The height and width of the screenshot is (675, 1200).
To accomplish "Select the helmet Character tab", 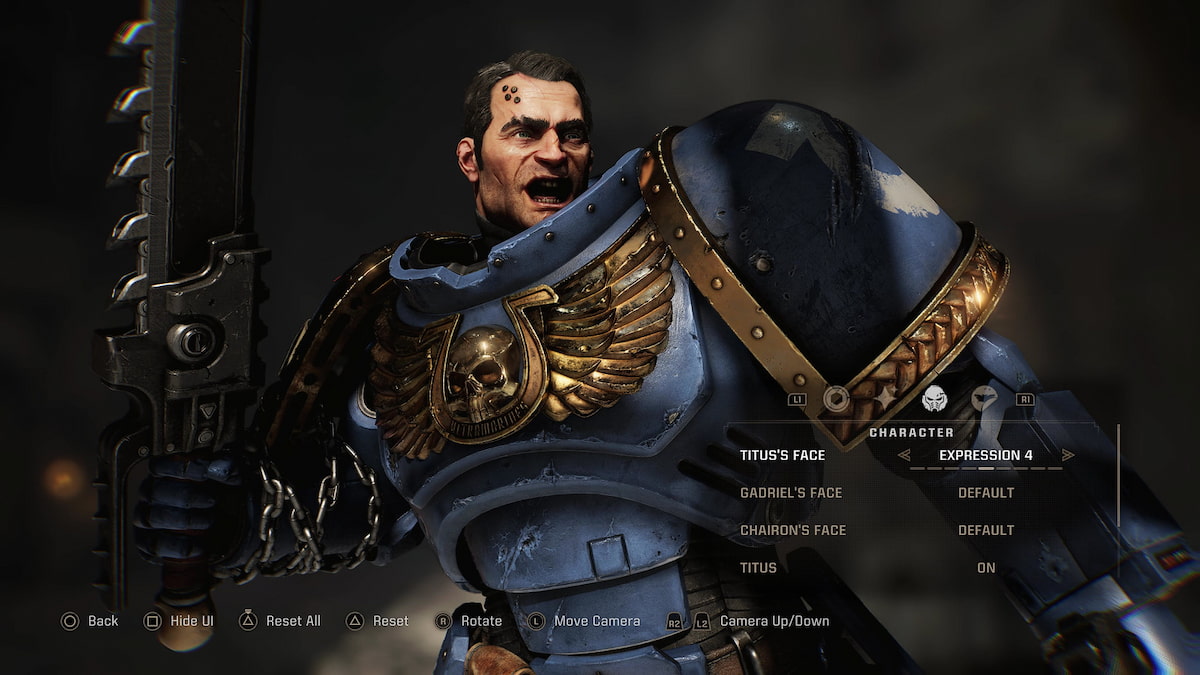I will (x=934, y=399).
